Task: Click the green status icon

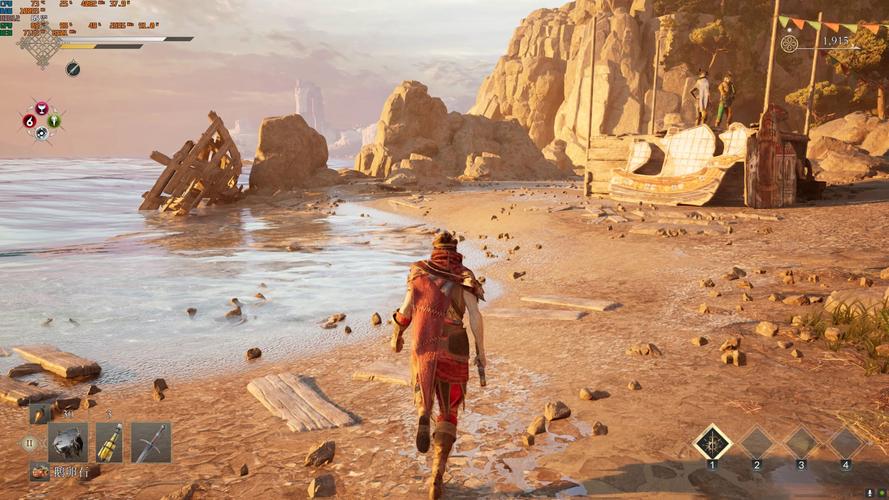Action: click(54, 122)
